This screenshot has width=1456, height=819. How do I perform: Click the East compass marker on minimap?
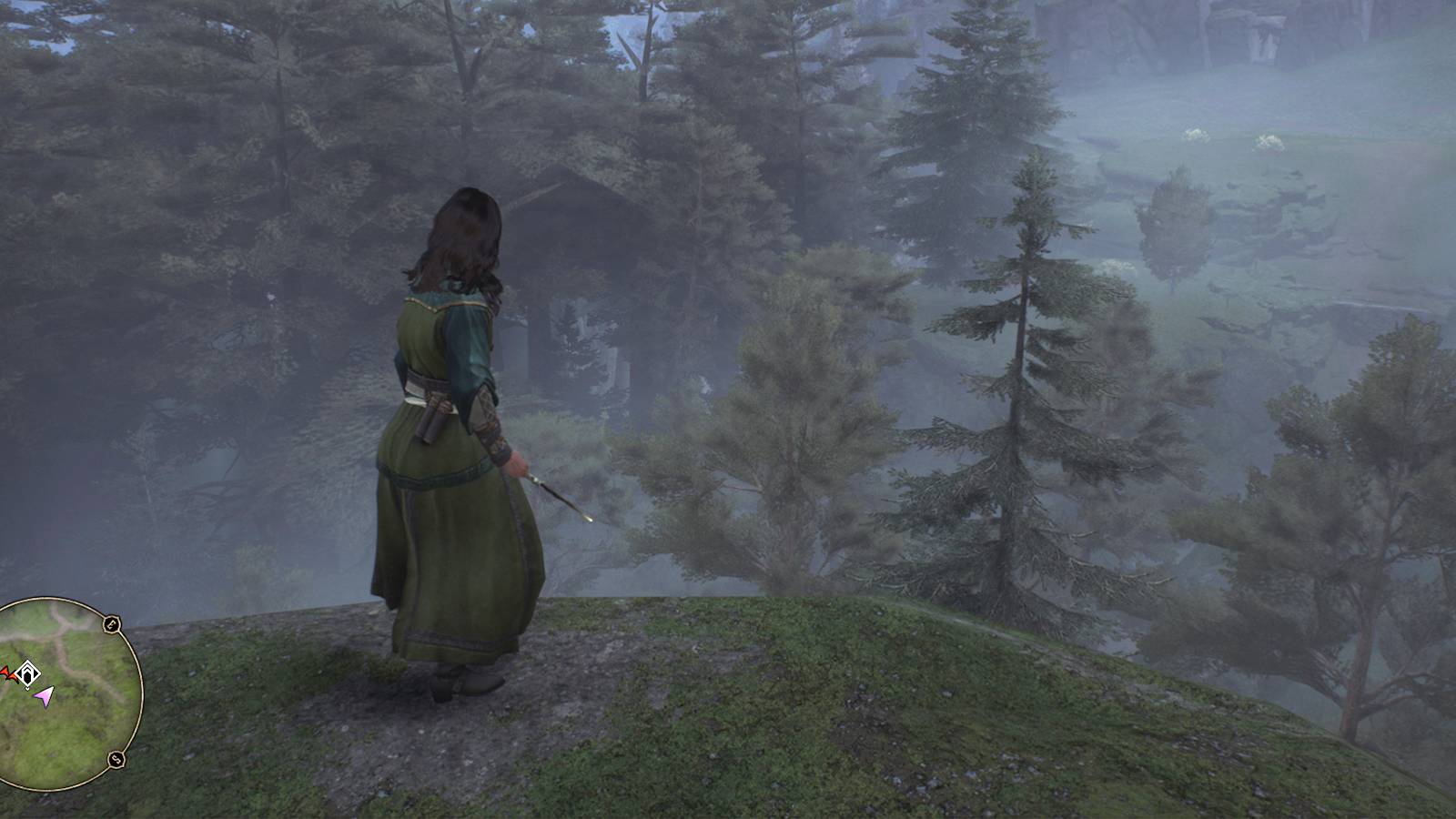(x=113, y=624)
